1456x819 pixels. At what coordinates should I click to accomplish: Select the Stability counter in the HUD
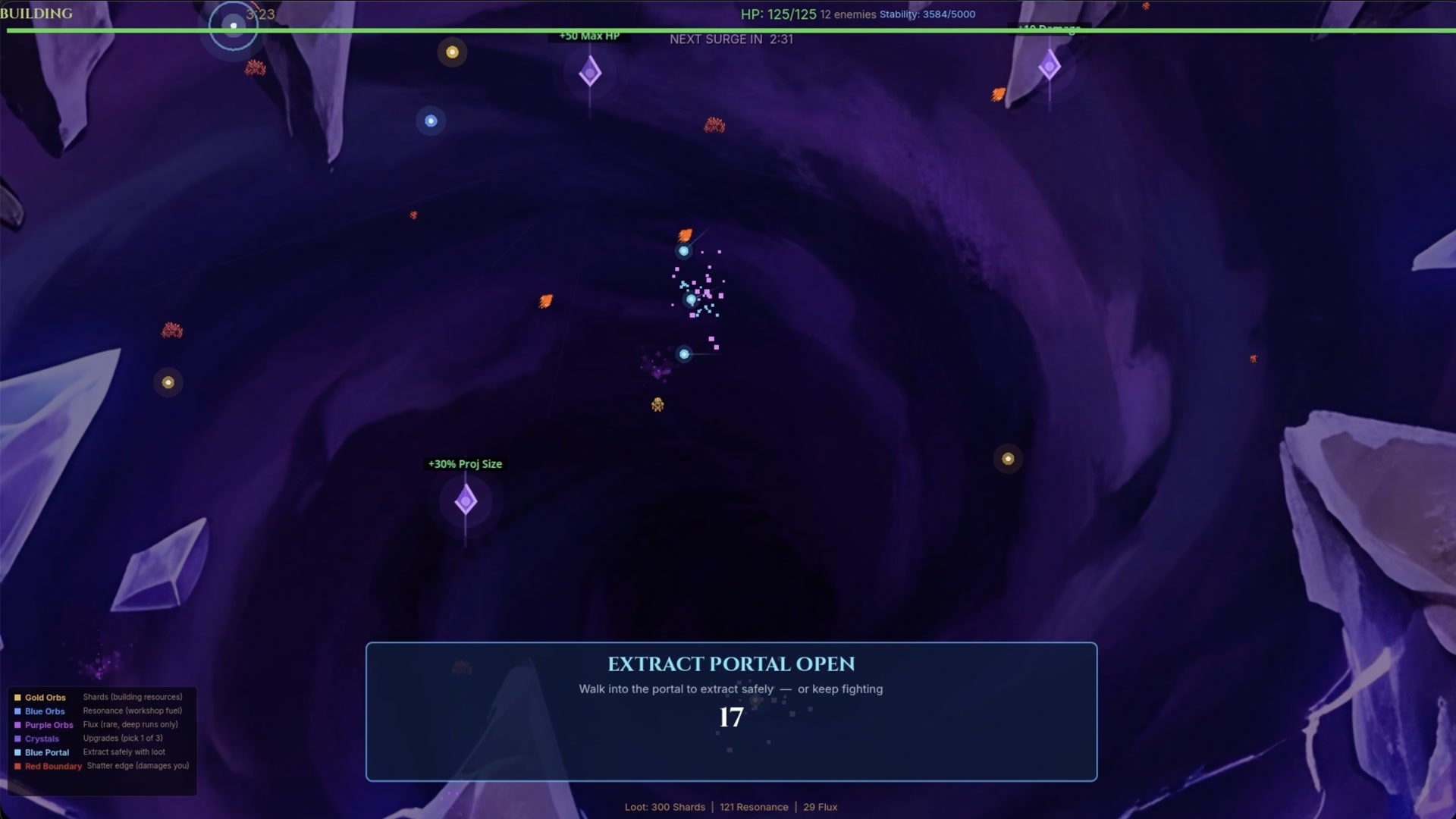[926, 14]
